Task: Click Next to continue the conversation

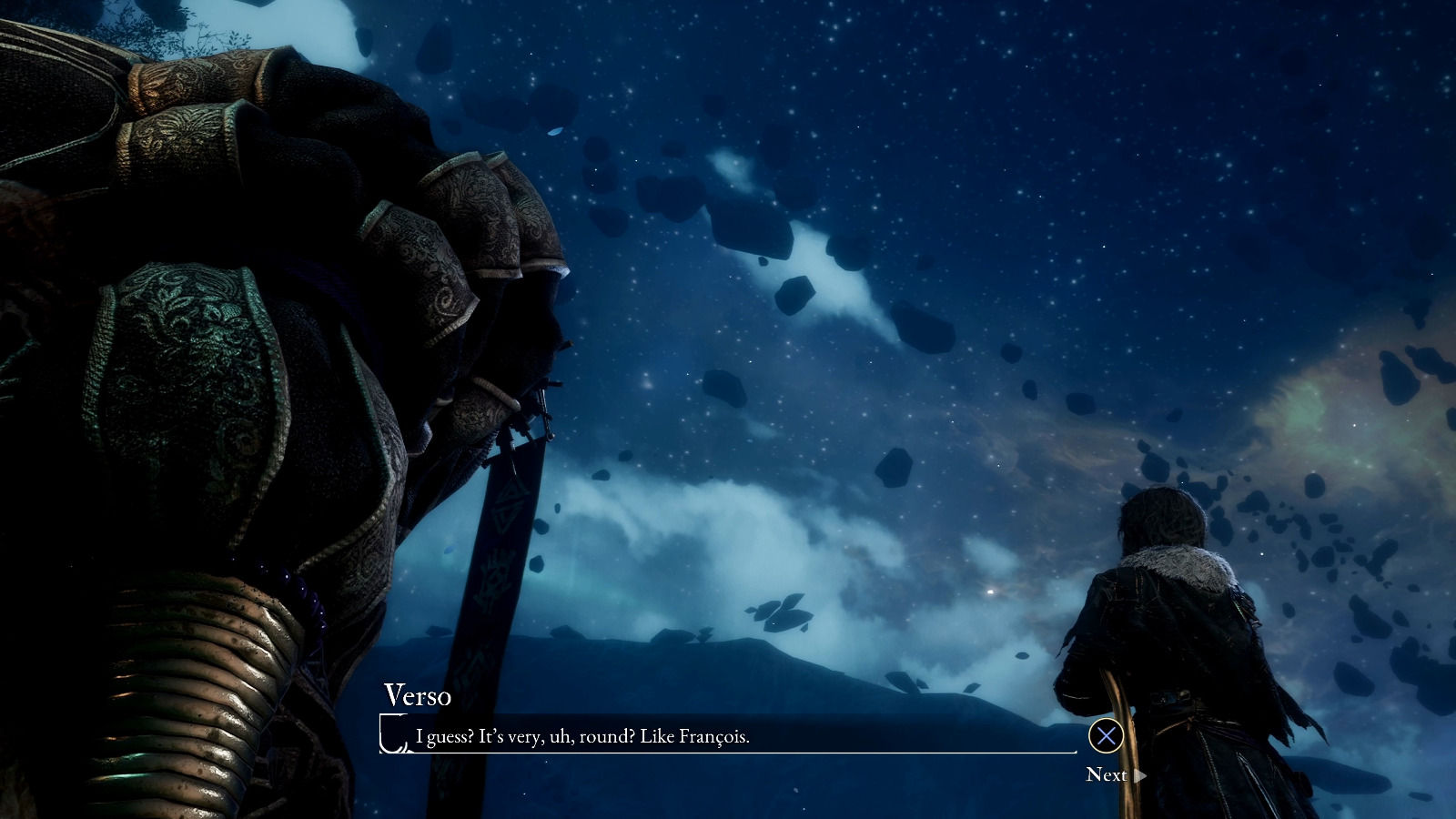Action: (1107, 774)
